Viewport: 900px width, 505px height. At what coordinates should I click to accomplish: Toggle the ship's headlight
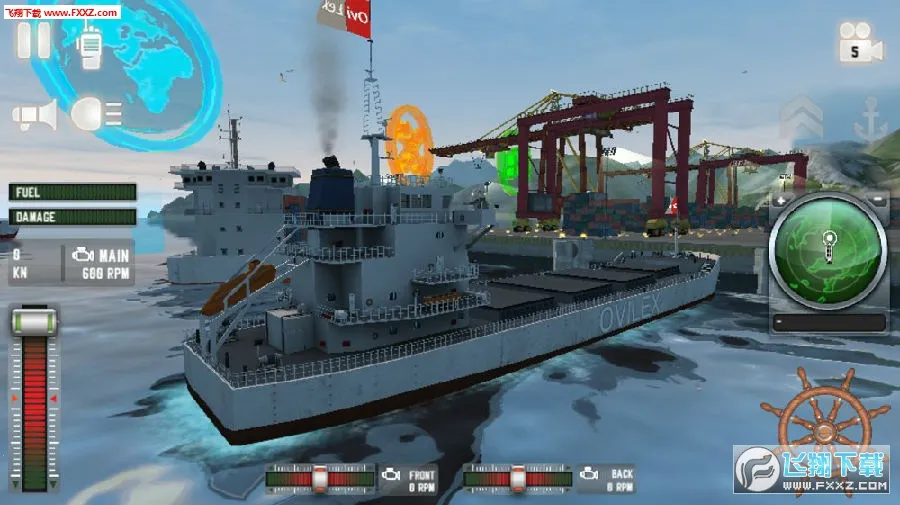coord(96,113)
